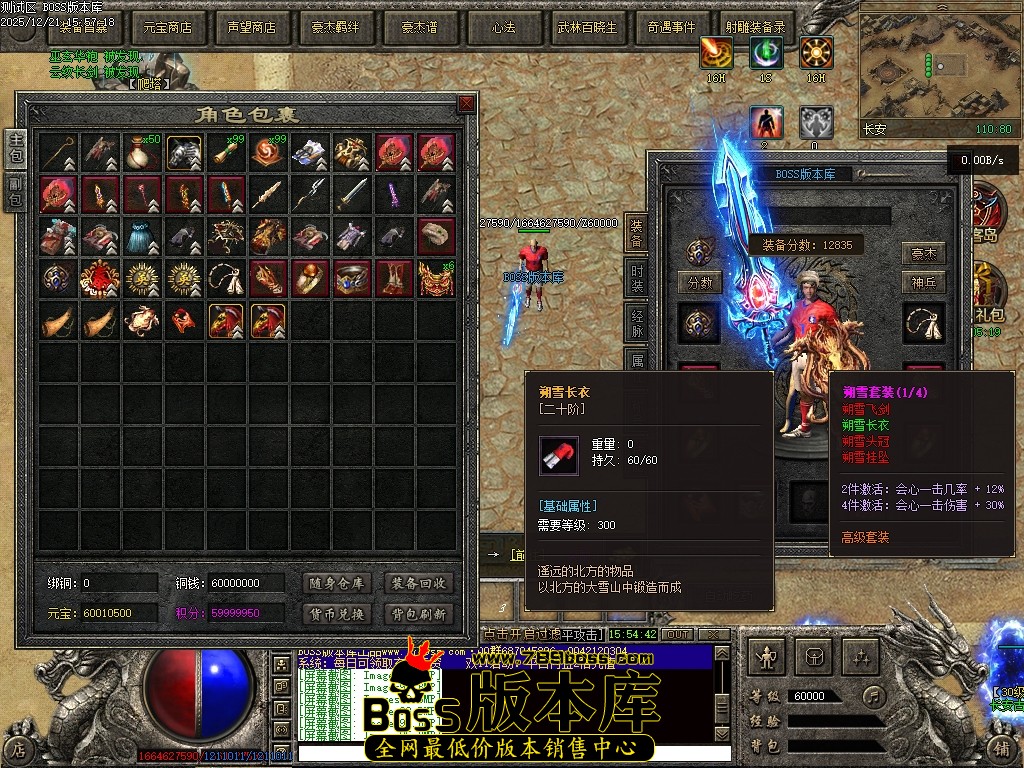Click the OUT button above chat
The height and width of the screenshot is (768, 1024).
(x=678, y=634)
